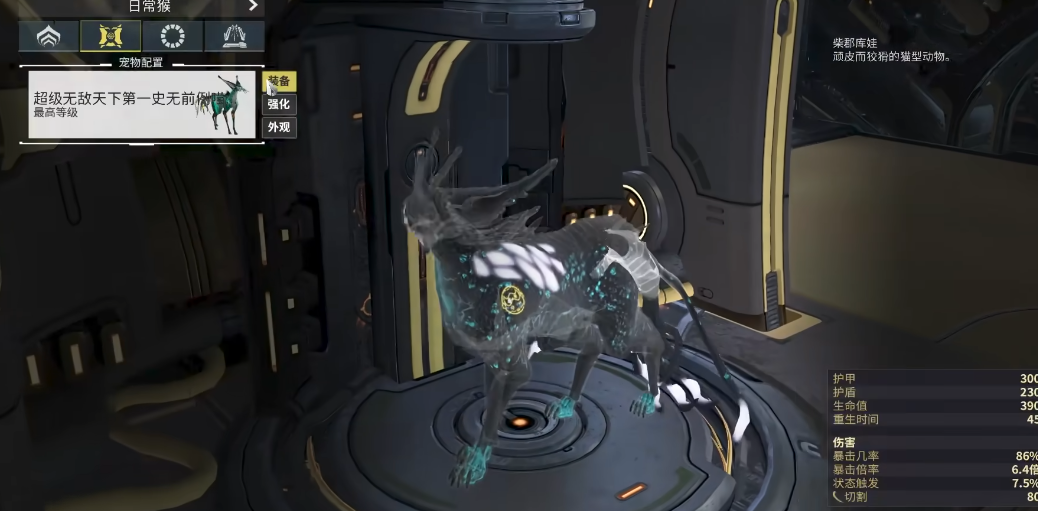Open the 外观 (Appearance) option
The width and height of the screenshot is (1038, 511).
click(x=279, y=127)
